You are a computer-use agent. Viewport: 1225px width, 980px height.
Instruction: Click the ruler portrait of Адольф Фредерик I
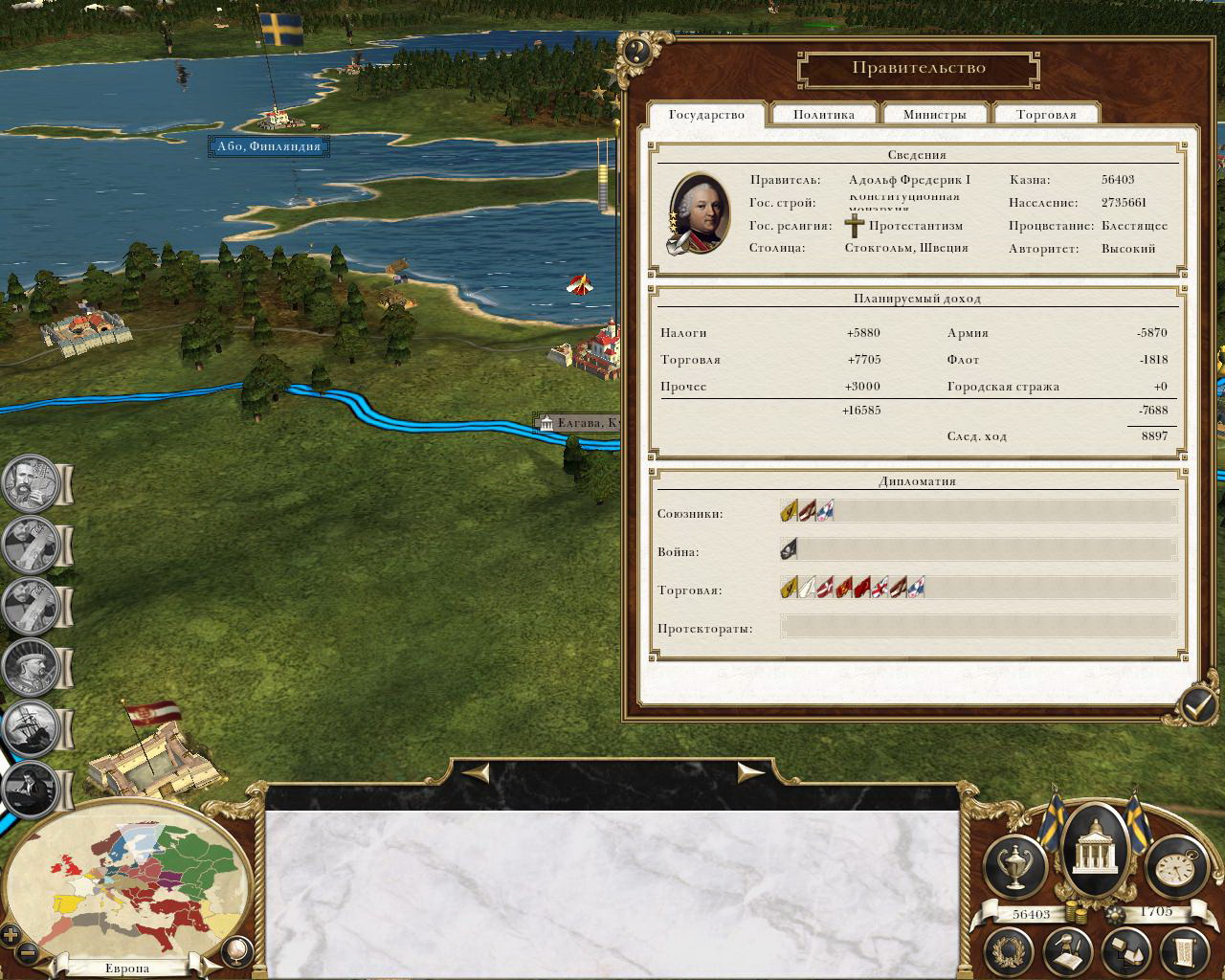click(696, 214)
